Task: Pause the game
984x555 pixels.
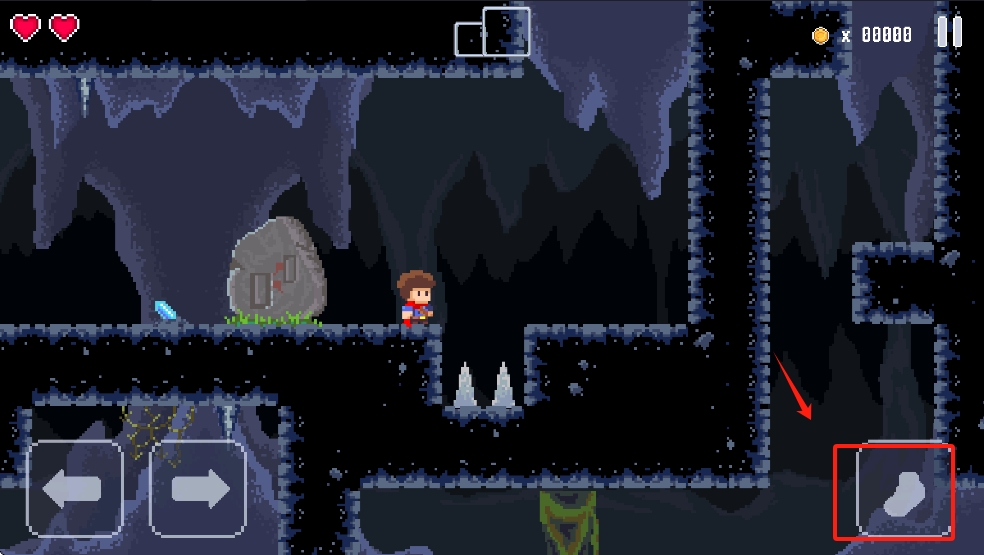Action: pos(949,33)
